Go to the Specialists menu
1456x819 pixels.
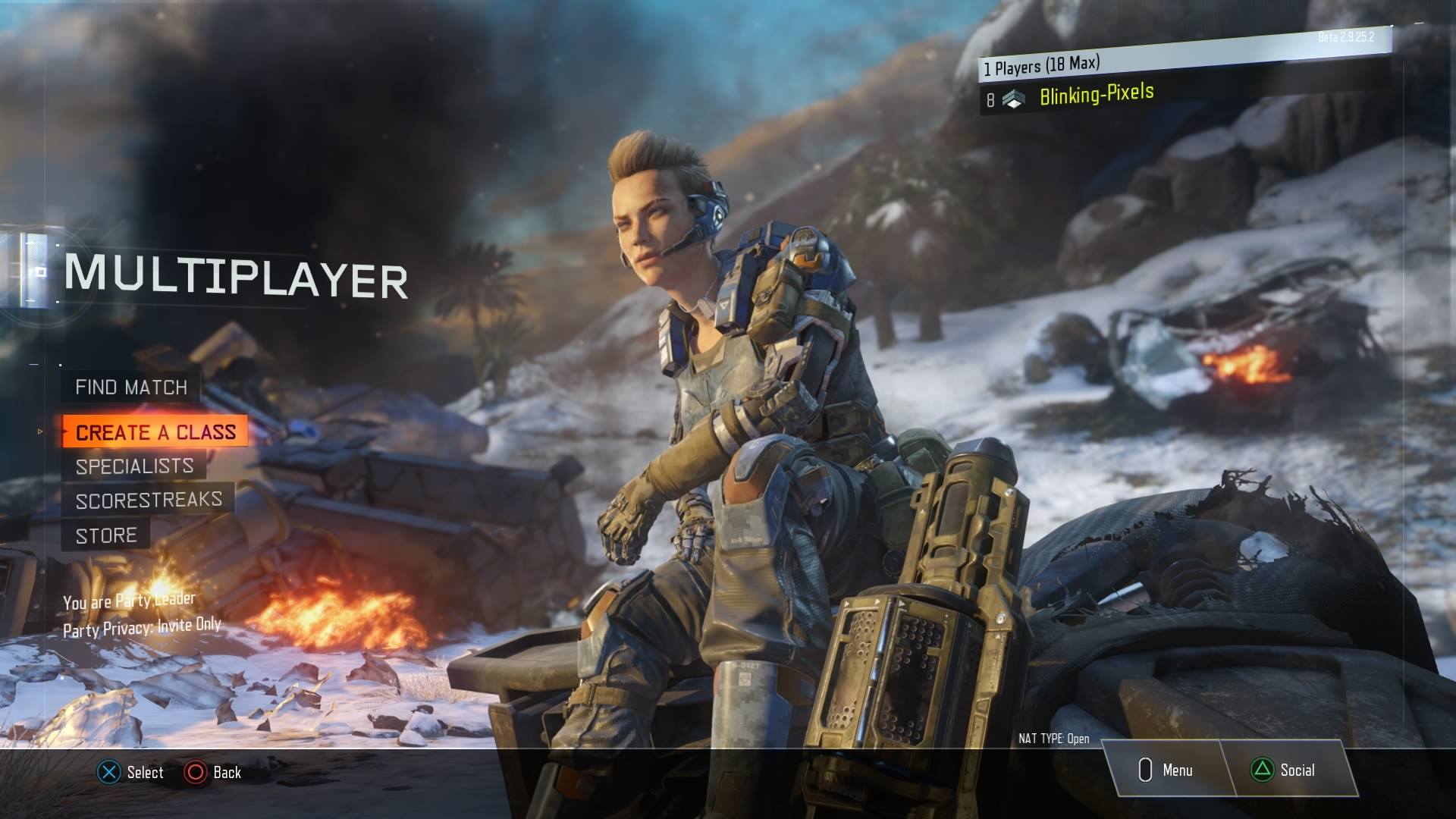pos(134,466)
